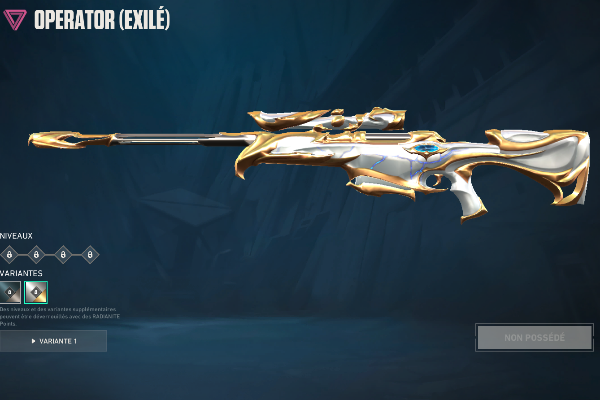
Task: Choose the dark grey variant swatch
Action: pos(10,292)
